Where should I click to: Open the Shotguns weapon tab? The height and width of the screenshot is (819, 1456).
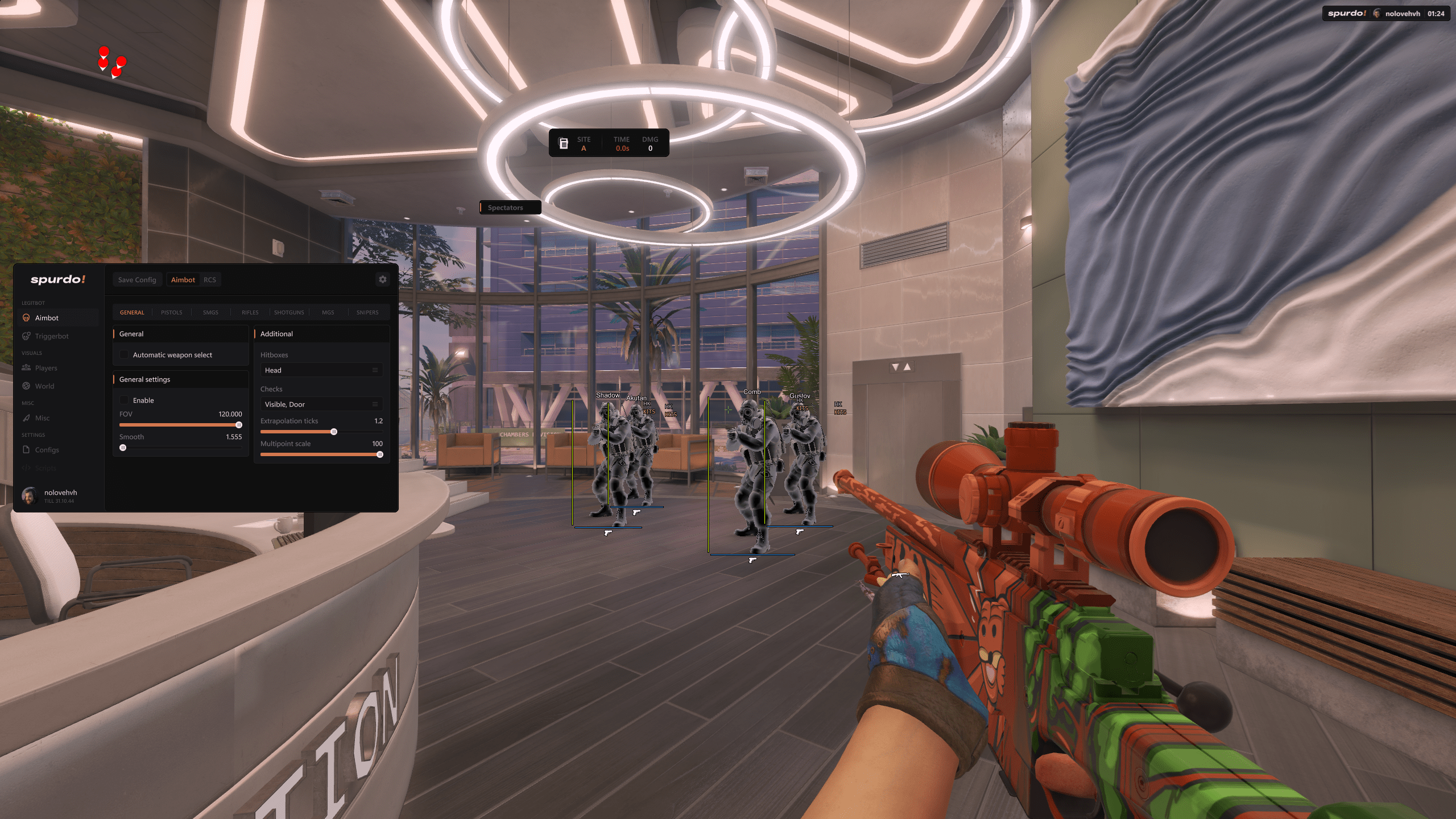(289, 312)
